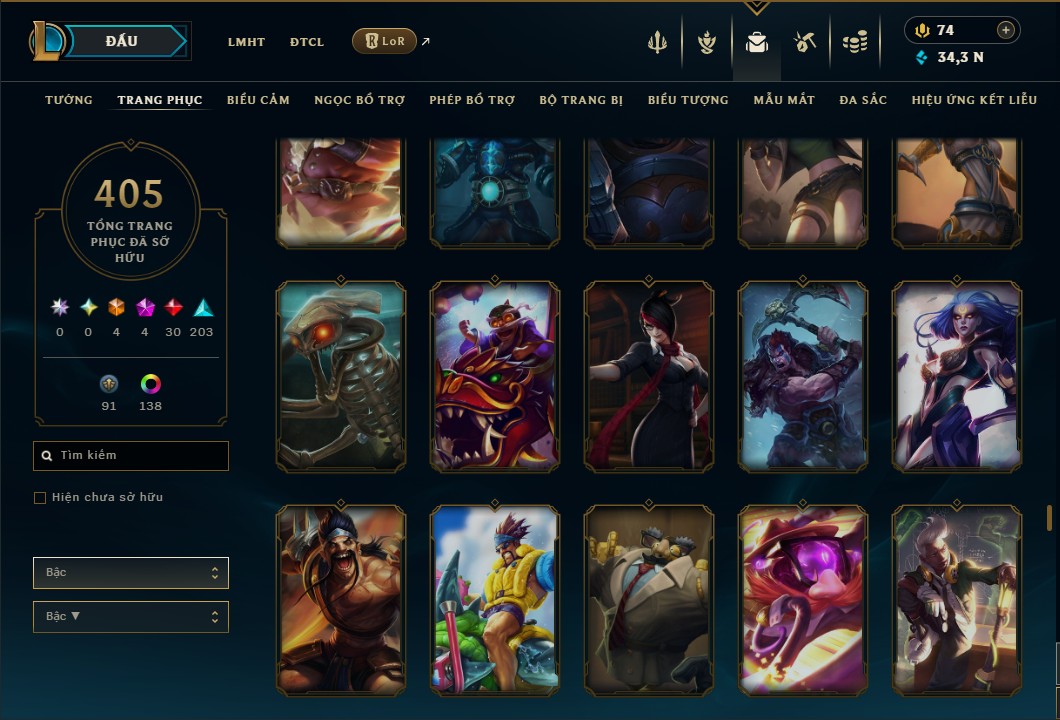The width and height of the screenshot is (1060, 720).
Task: Open the coin stack store icon
Action: [x=854, y=42]
